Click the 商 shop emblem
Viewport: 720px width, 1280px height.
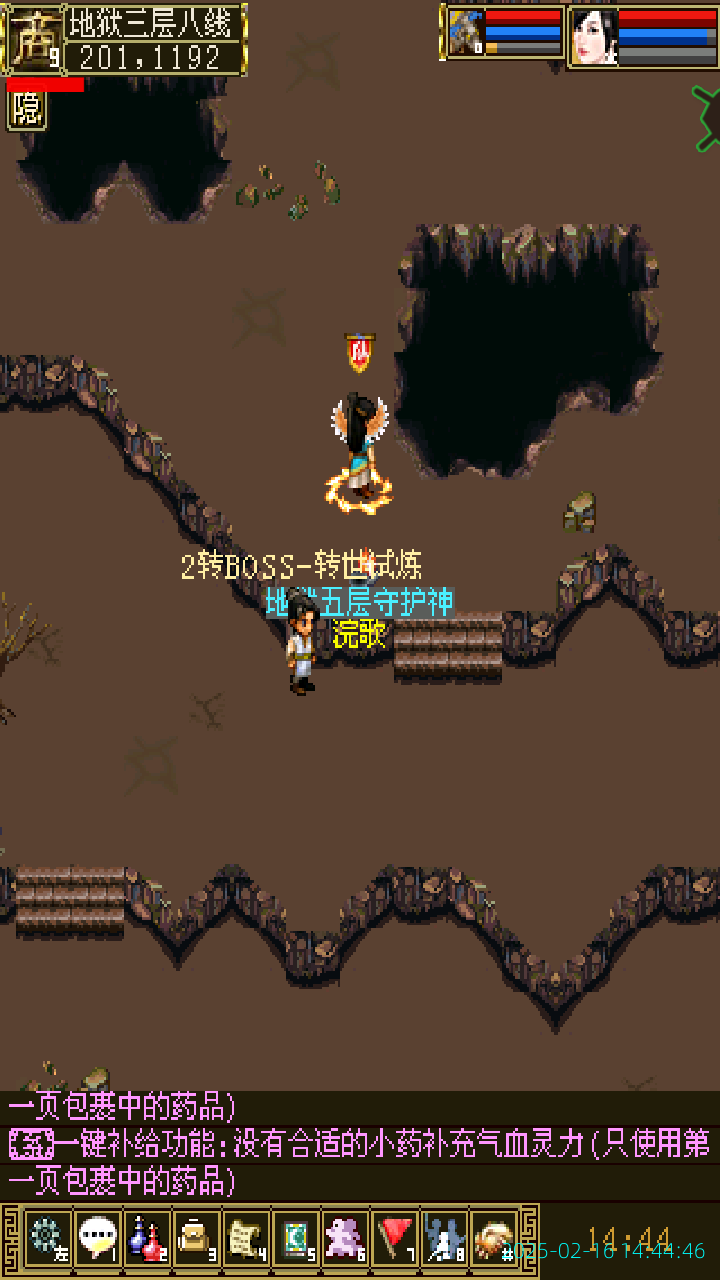[32, 38]
